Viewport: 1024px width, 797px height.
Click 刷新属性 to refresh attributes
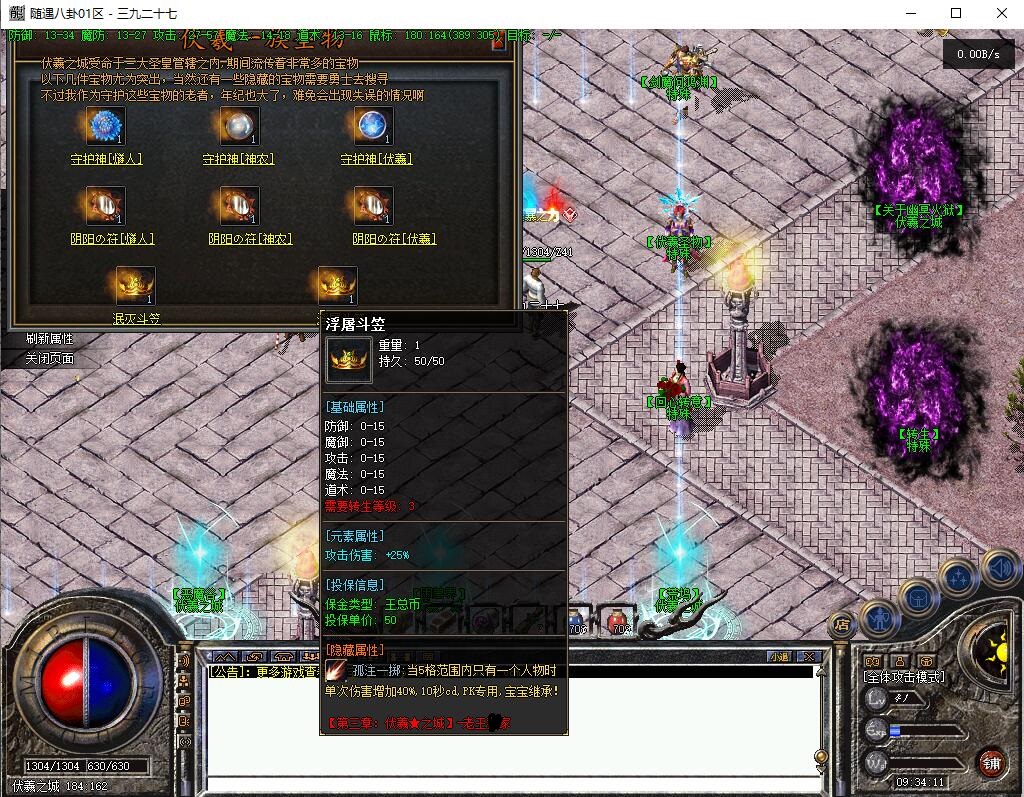[x=50, y=339]
